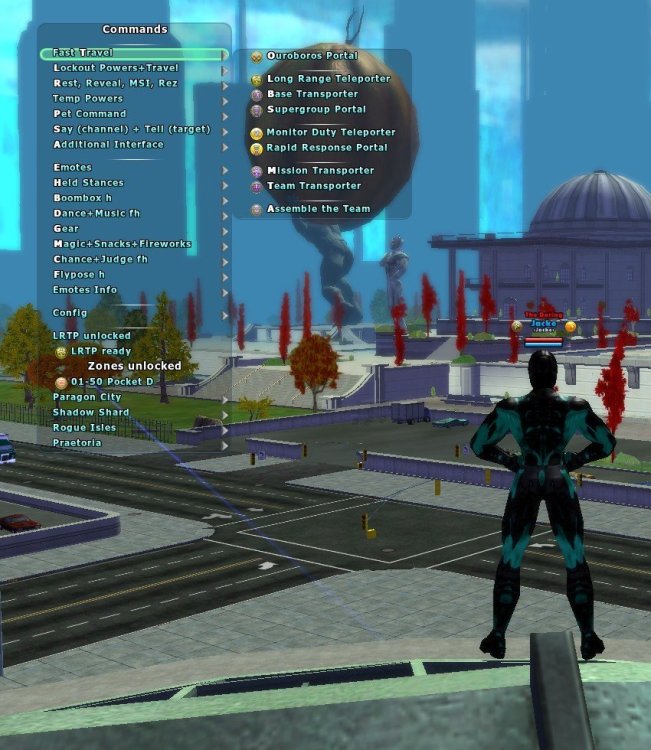This screenshot has width=651, height=750.
Task: Open the Paragon City zone list
Action: coord(87,398)
